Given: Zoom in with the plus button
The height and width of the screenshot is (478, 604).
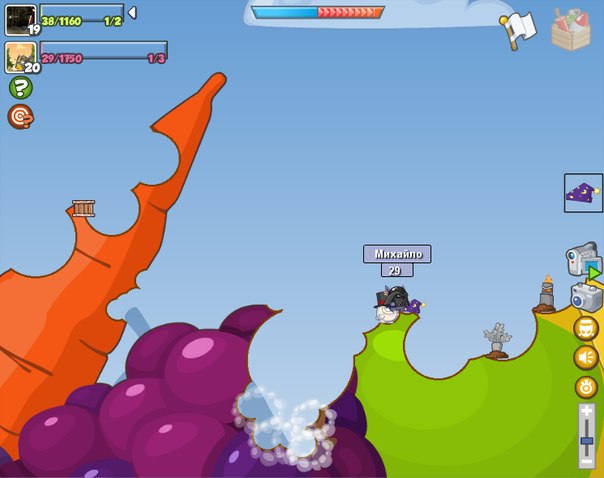Looking at the screenshot, I should point(586,410).
